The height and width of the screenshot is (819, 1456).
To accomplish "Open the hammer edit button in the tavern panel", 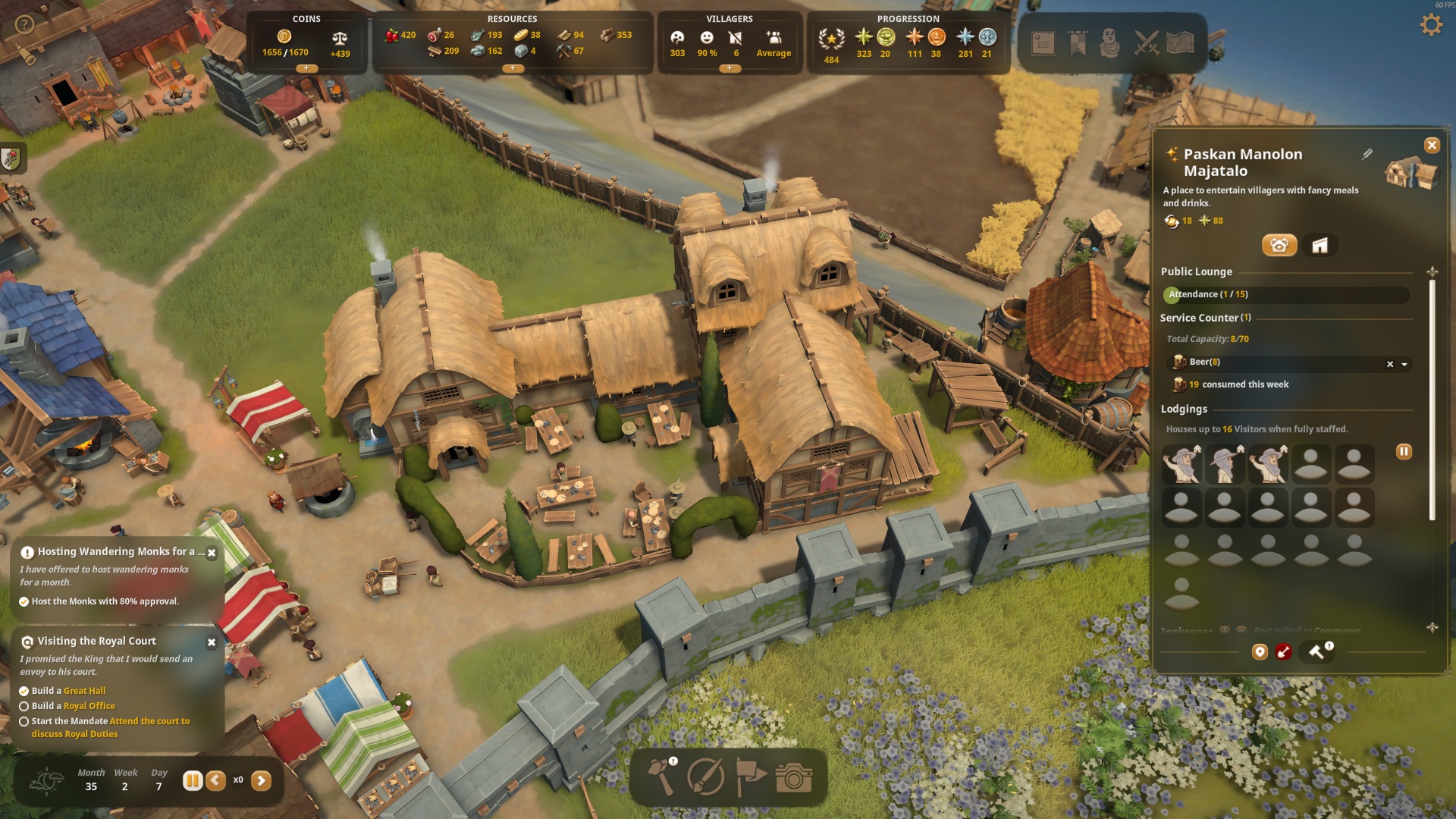I will point(1316,651).
